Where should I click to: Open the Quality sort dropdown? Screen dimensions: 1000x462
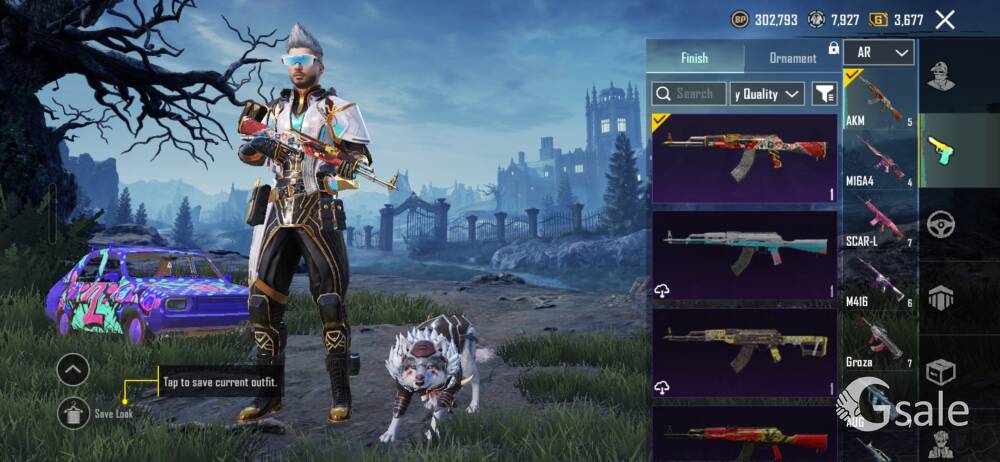[767, 94]
